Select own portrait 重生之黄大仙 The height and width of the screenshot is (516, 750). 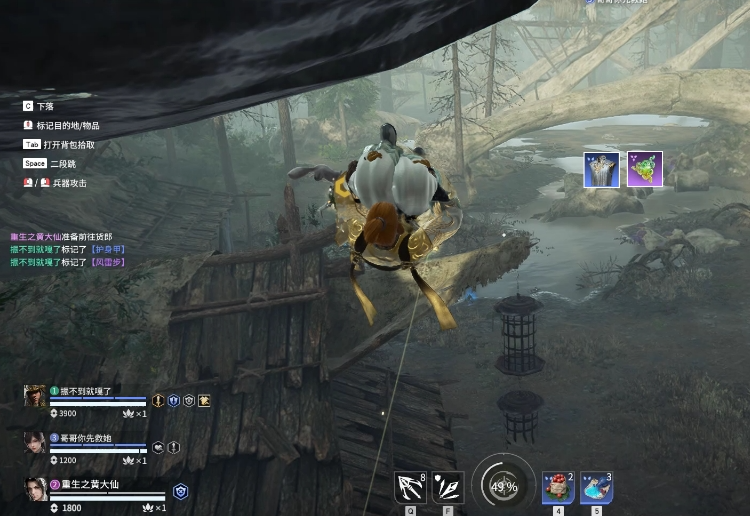(35, 488)
